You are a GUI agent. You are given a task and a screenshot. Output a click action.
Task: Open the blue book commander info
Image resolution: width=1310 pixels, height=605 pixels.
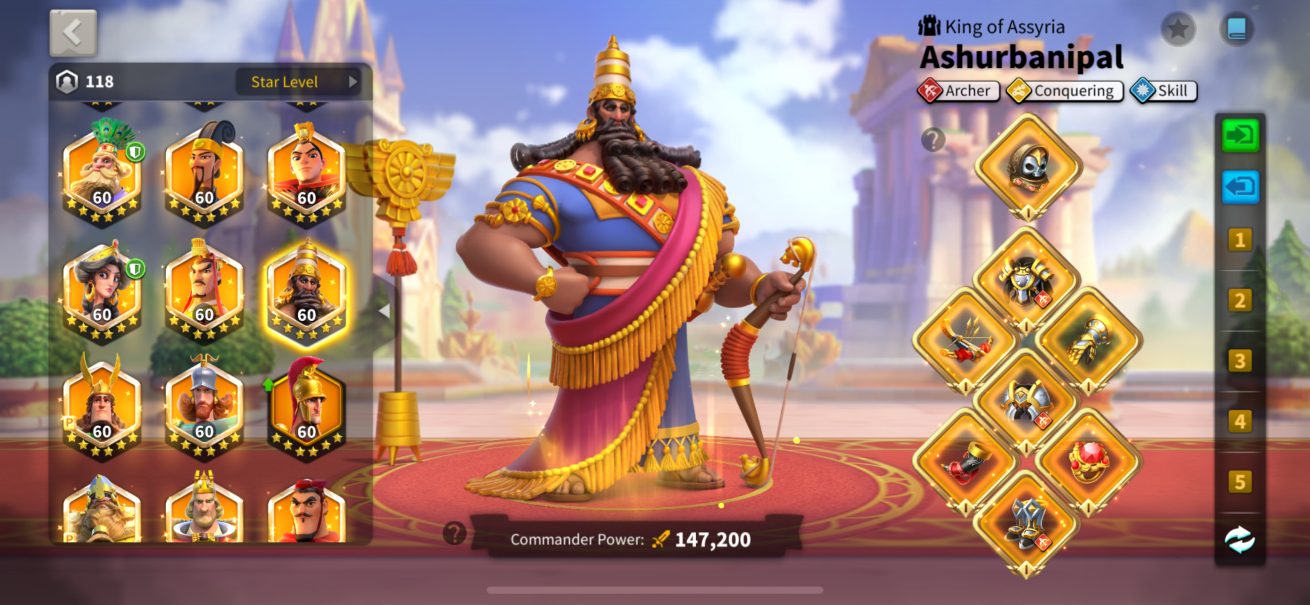click(1237, 29)
